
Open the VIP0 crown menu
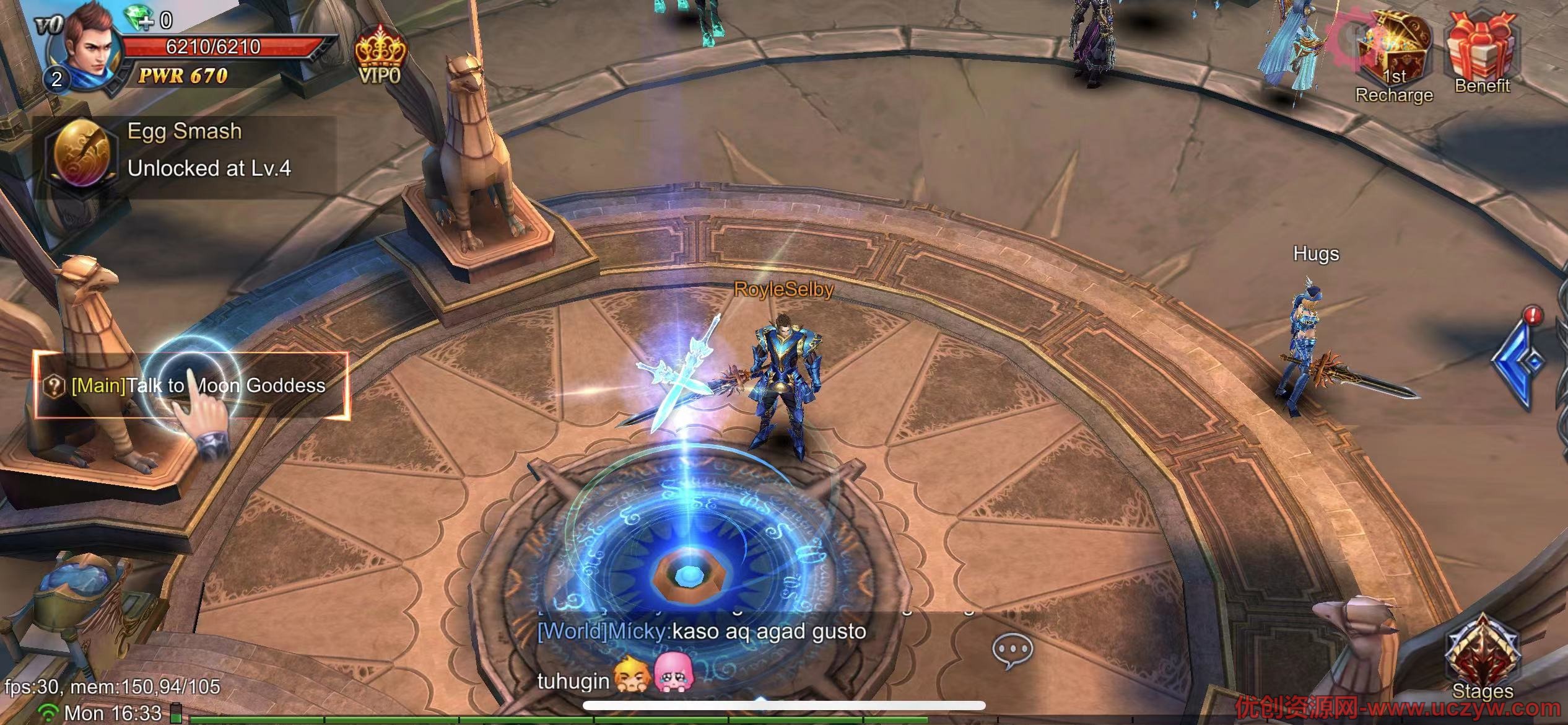pos(380,56)
